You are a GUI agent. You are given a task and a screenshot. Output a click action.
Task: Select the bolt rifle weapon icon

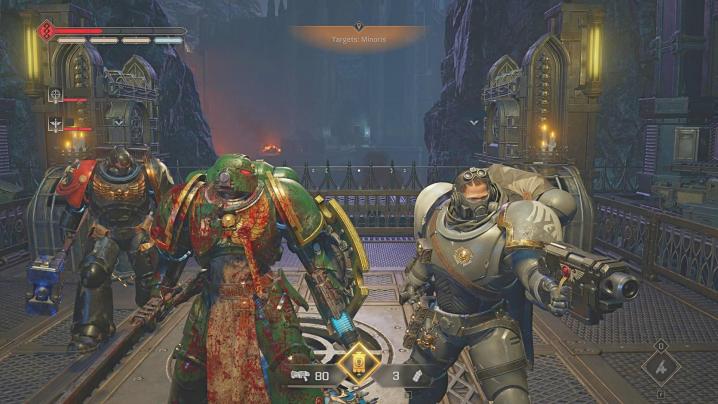(299, 376)
